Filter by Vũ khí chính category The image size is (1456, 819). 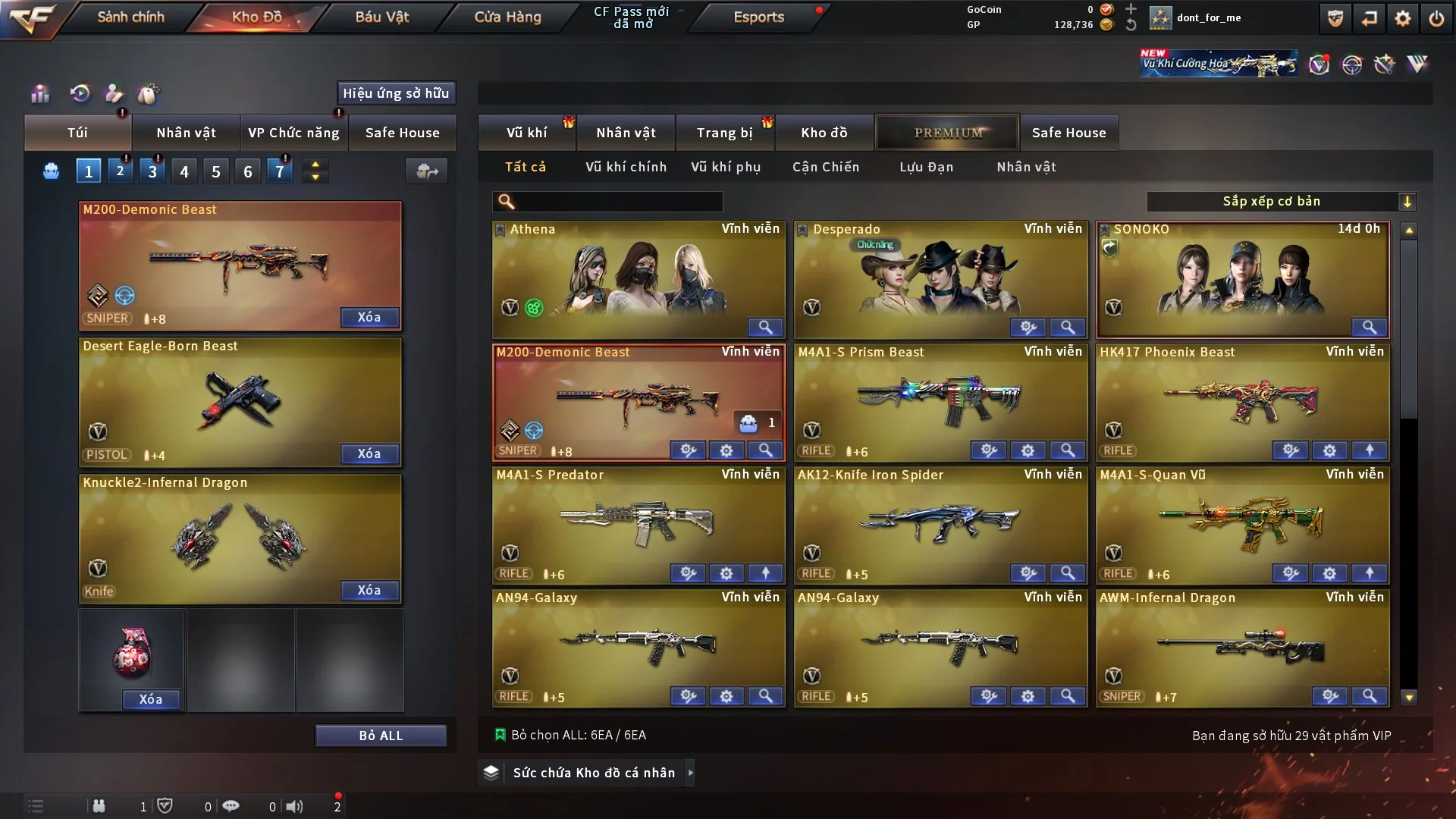coord(626,167)
